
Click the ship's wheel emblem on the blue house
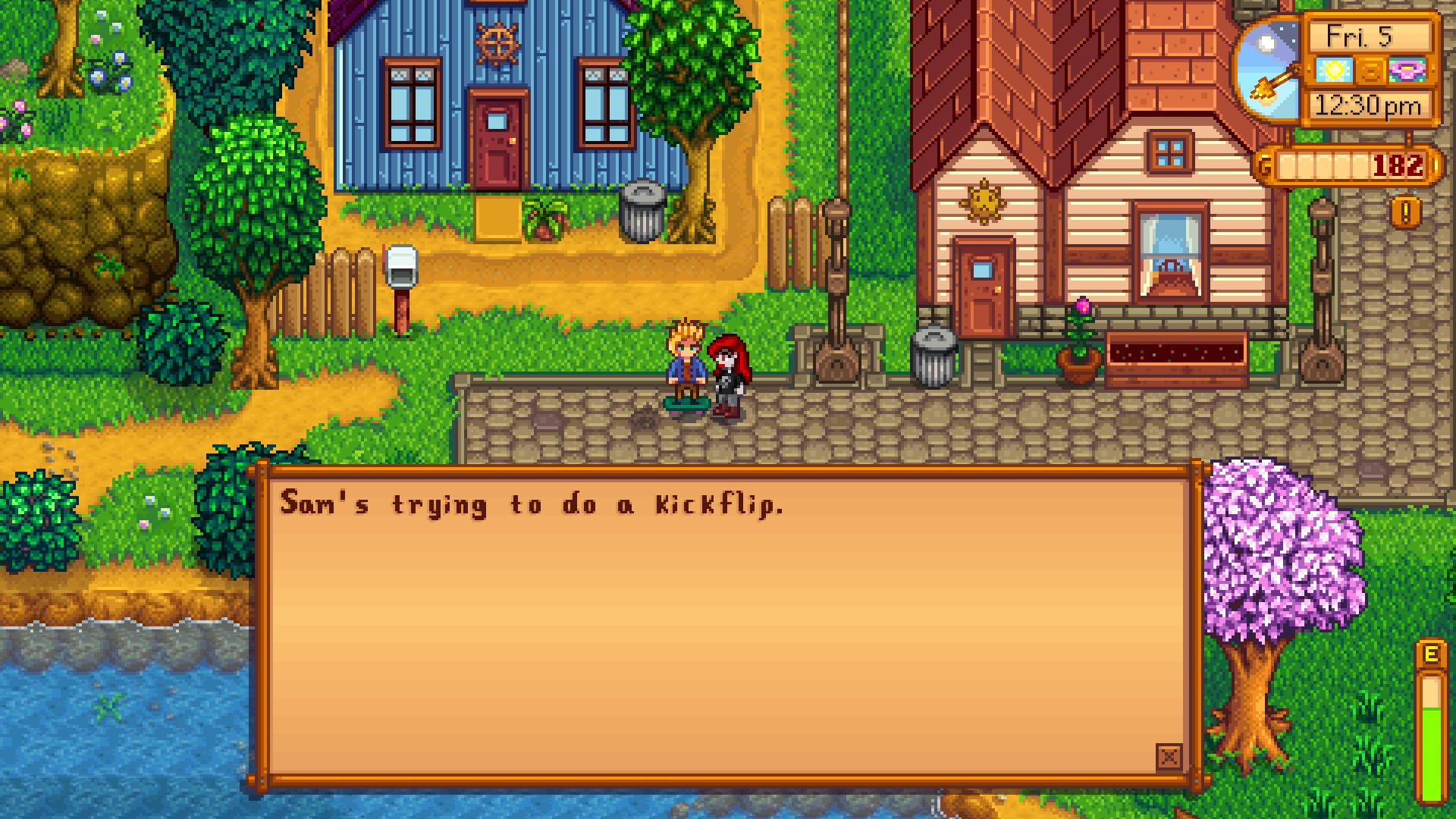pos(500,42)
